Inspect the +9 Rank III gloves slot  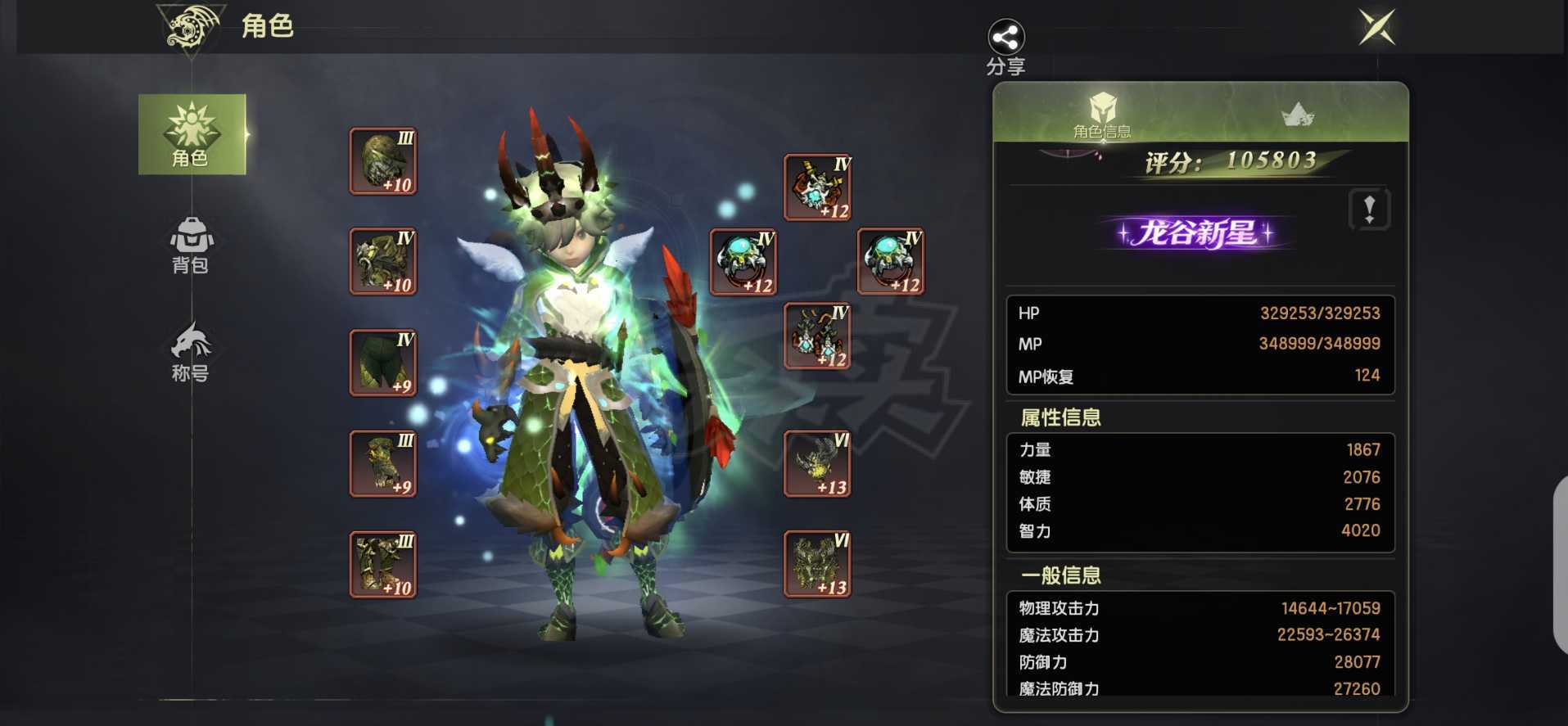click(382, 462)
